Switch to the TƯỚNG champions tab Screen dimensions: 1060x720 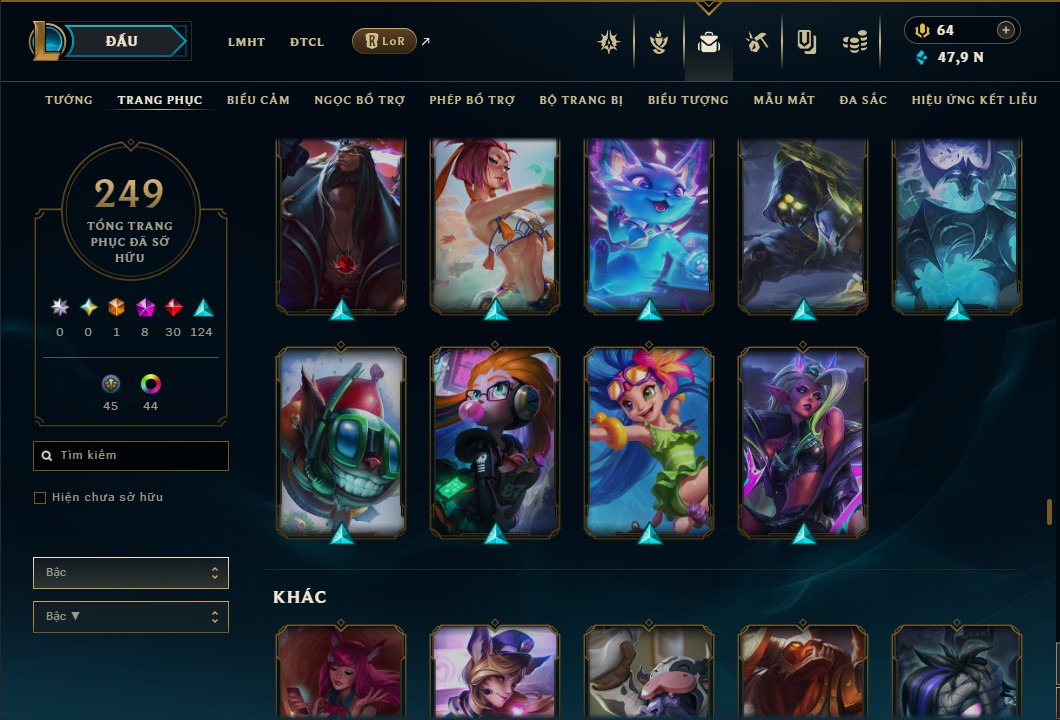coord(69,100)
